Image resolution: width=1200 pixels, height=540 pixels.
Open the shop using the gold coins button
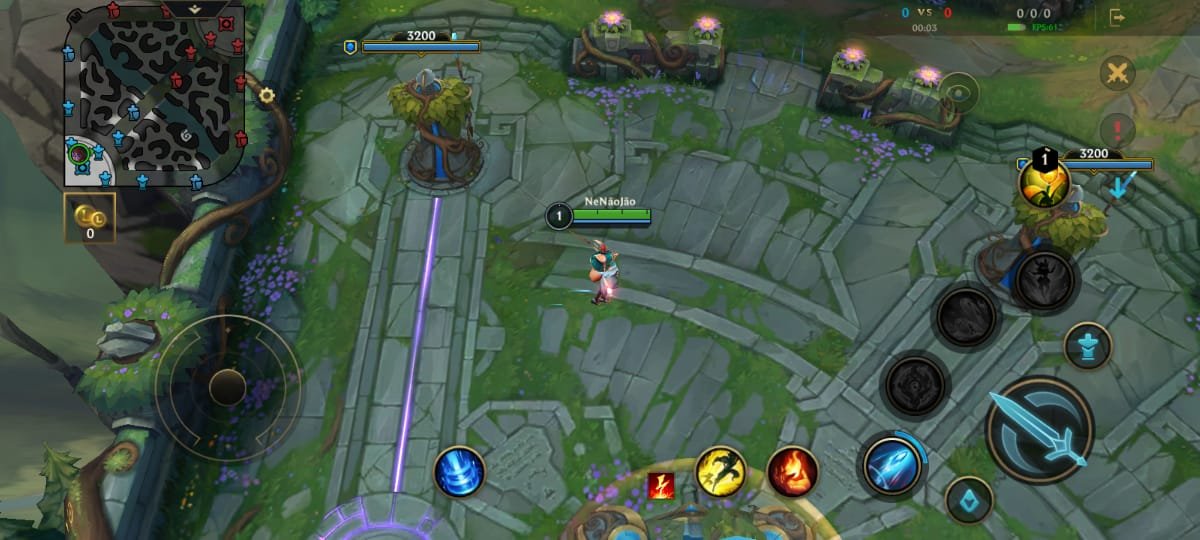click(90, 218)
